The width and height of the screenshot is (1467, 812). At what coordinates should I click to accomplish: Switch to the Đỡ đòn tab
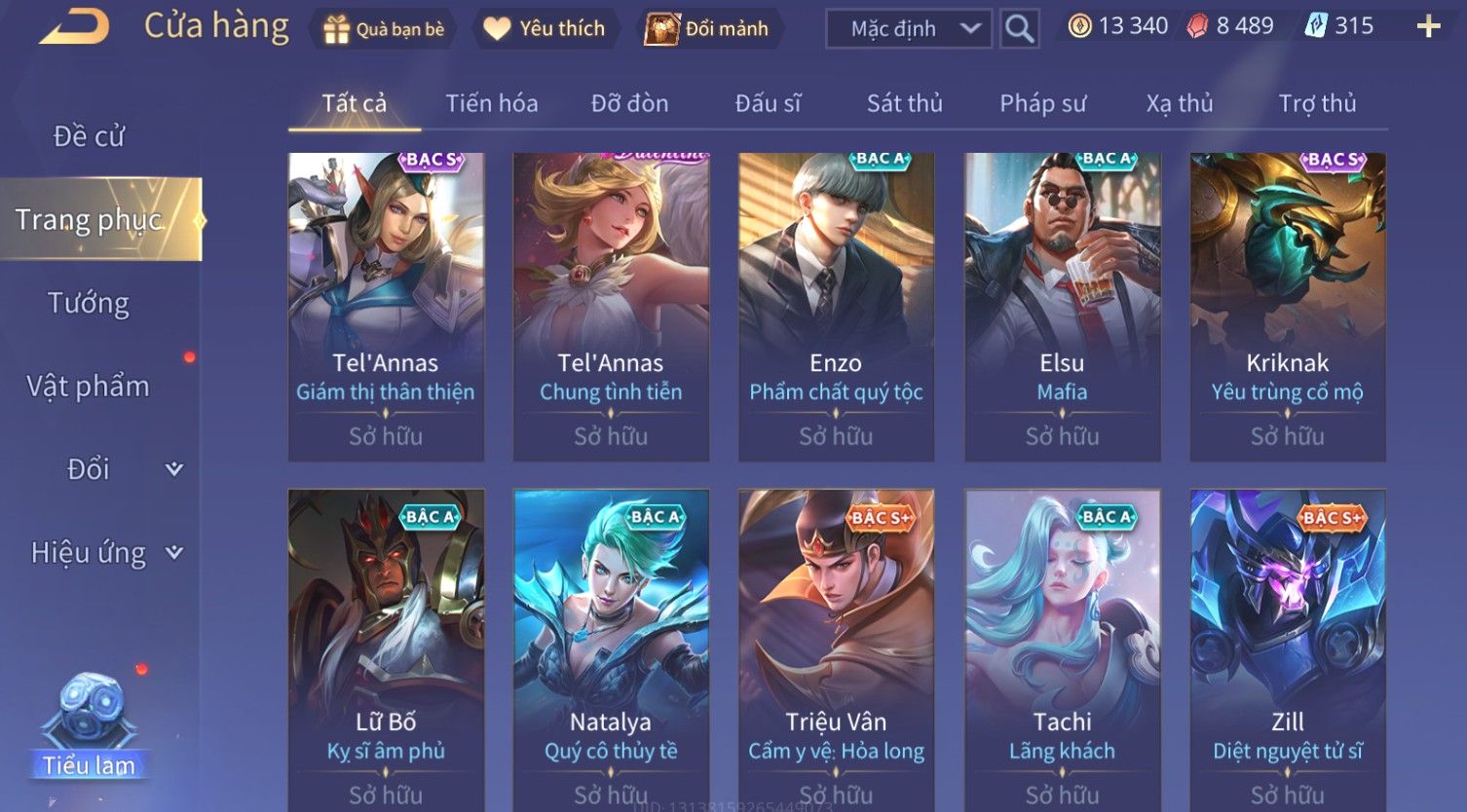click(629, 103)
